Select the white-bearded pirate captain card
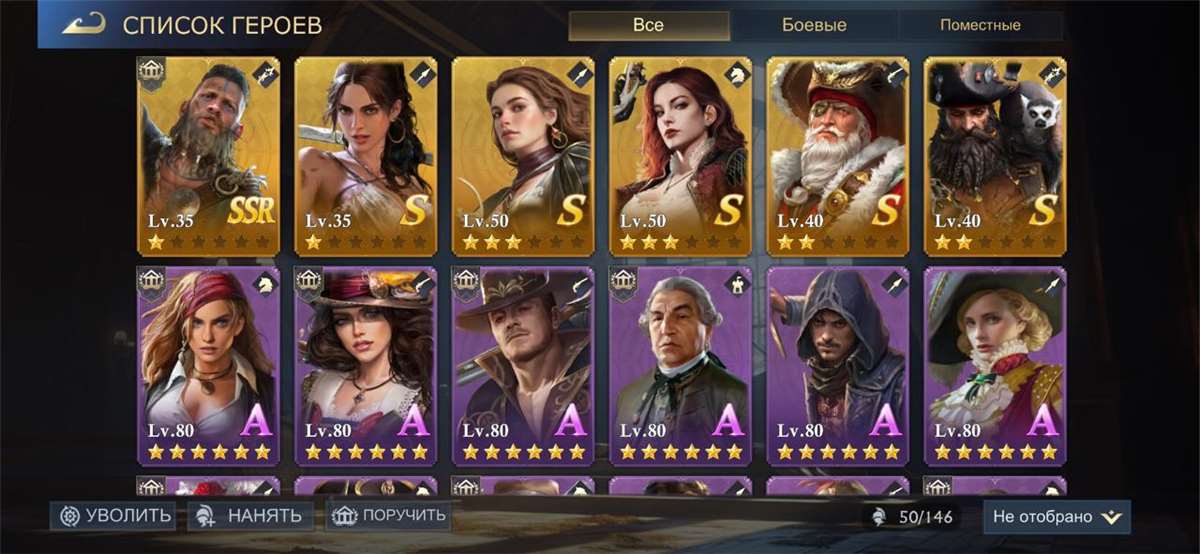Viewport: 1200px width, 554px height. pyautogui.click(x=837, y=155)
